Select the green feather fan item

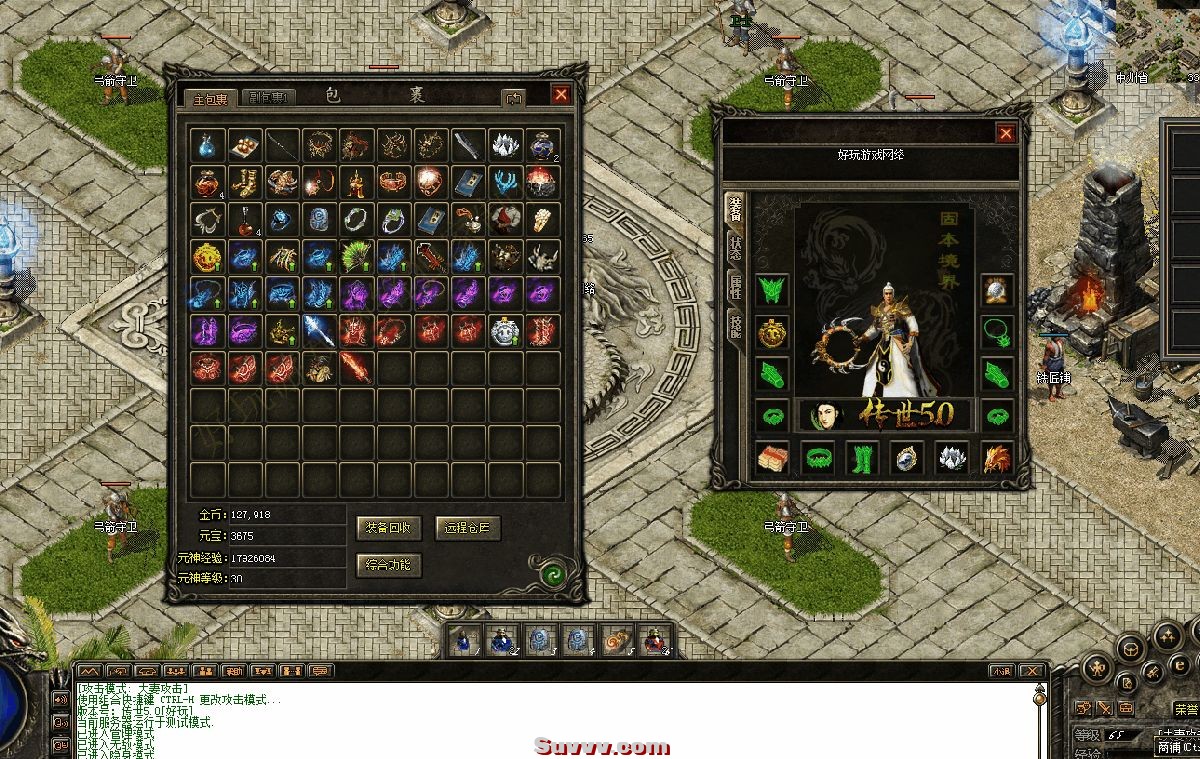tap(355, 256)
